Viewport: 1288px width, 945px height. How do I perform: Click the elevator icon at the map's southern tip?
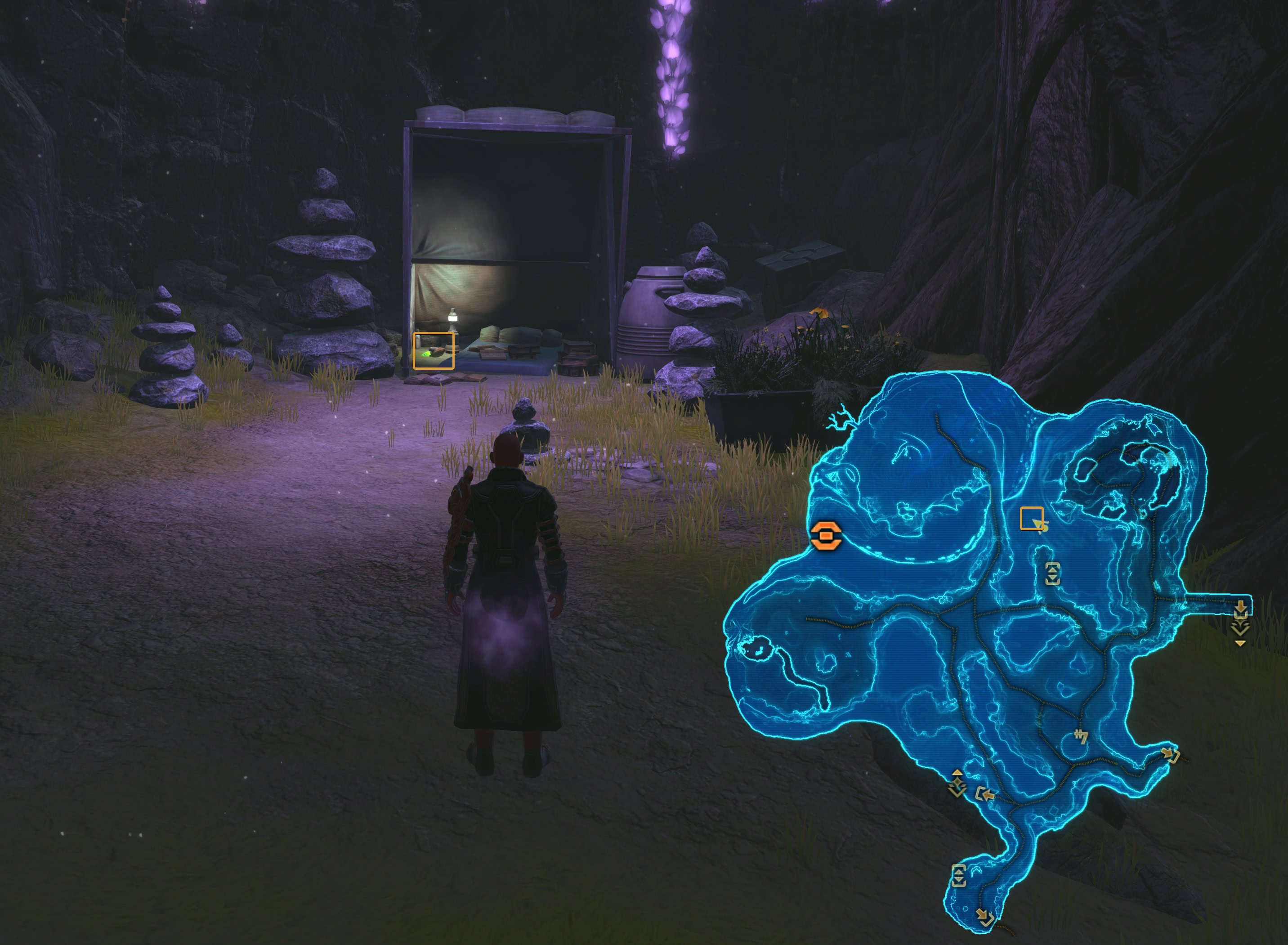click(959, 876)
